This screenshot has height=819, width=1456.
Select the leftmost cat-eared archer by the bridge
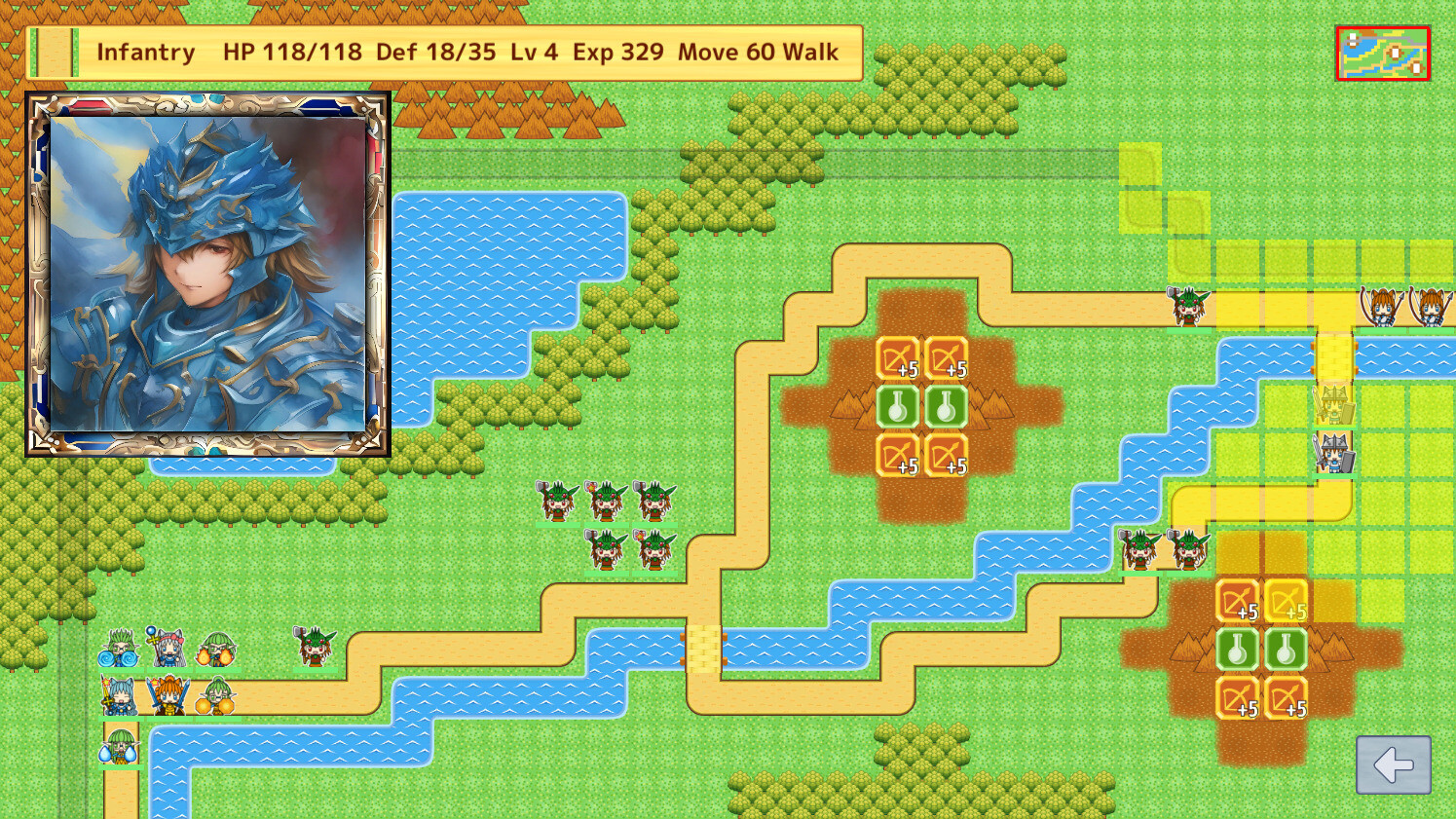pos(1381,305)
